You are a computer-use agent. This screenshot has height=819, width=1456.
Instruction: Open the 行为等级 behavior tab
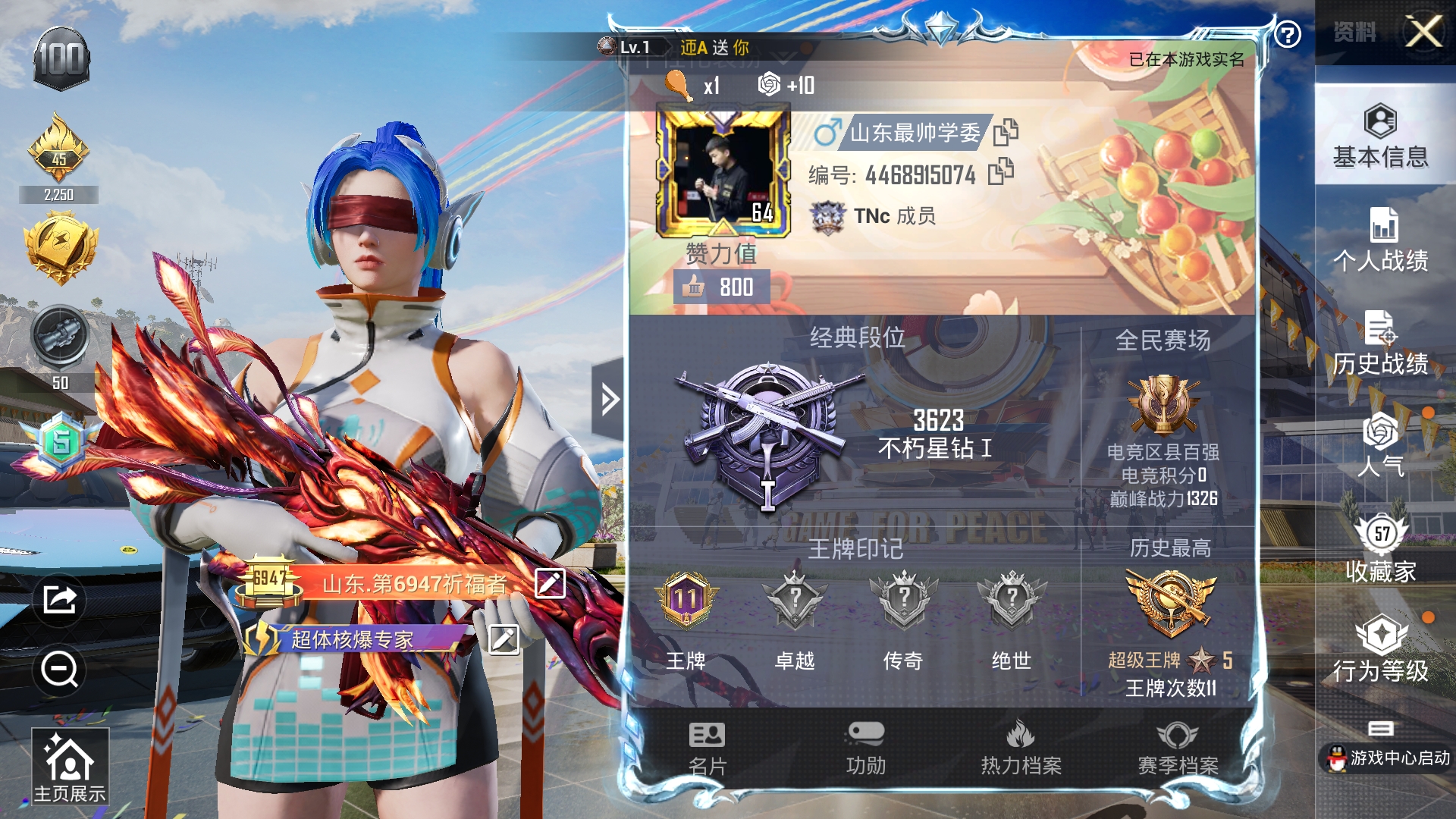1380,649
